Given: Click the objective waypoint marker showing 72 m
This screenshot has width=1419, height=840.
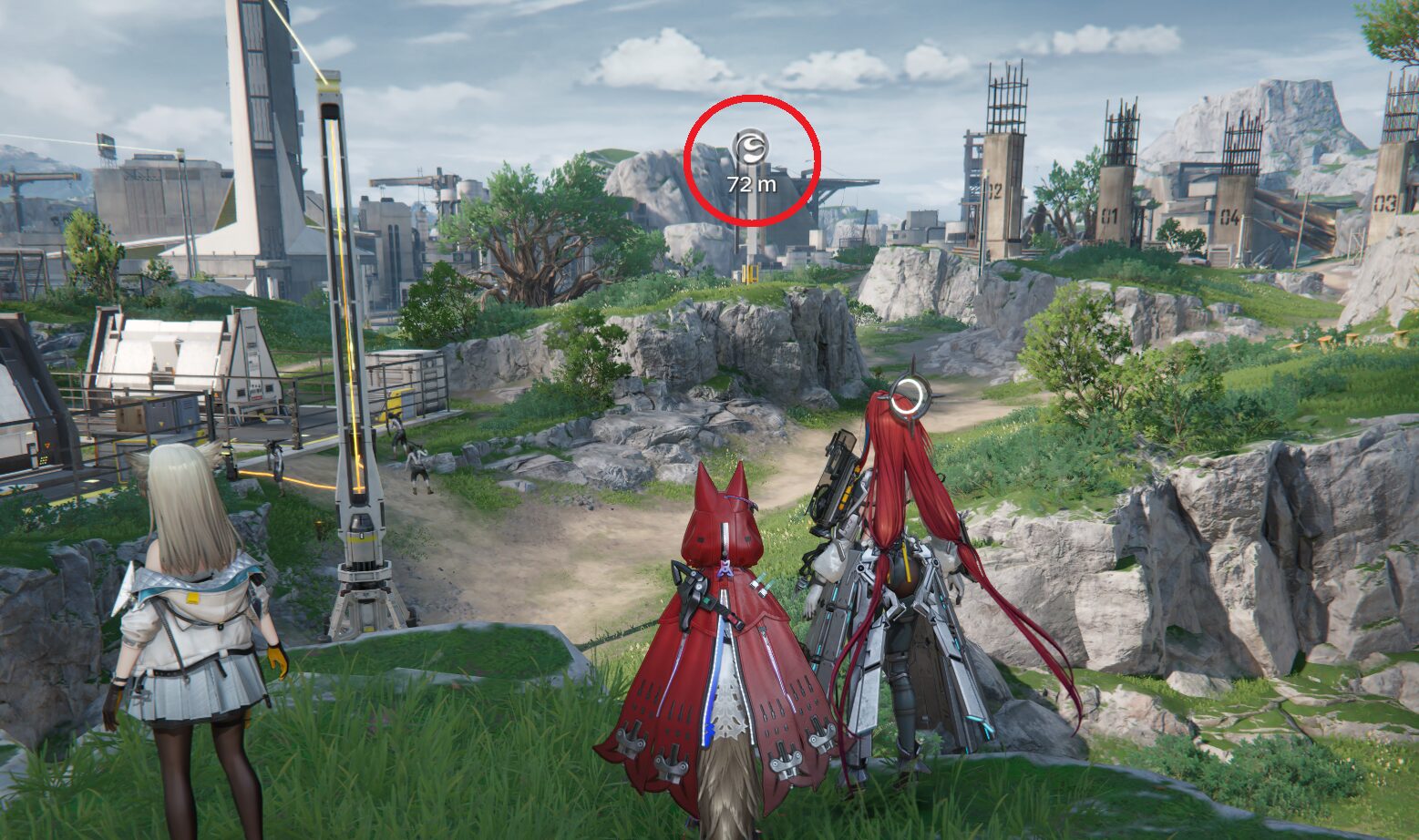Looking at the screenshot, I should point(752,146).
